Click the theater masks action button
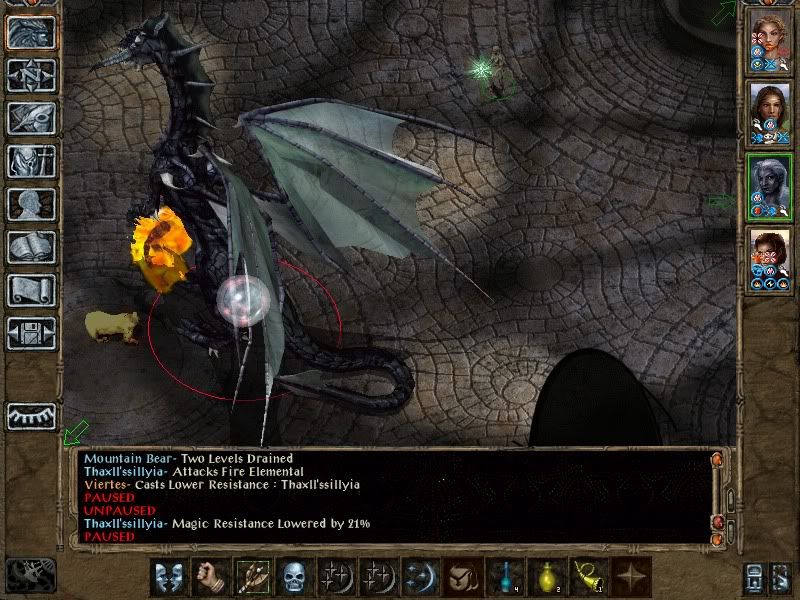Viewport: 800px width, 600px height. (167, 578)
